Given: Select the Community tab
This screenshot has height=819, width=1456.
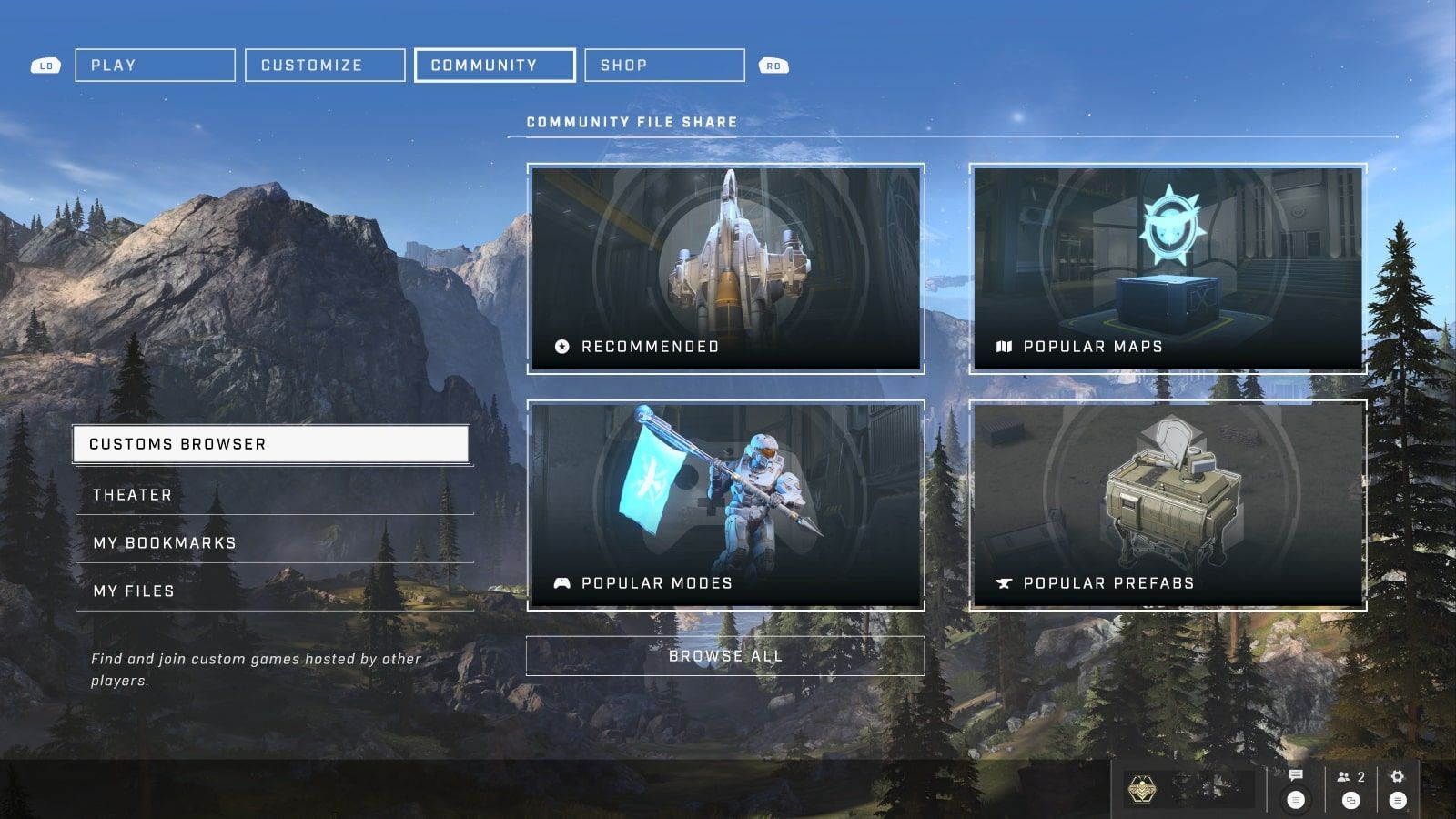Looking at the screenshot, I should (x=494, y=66).
